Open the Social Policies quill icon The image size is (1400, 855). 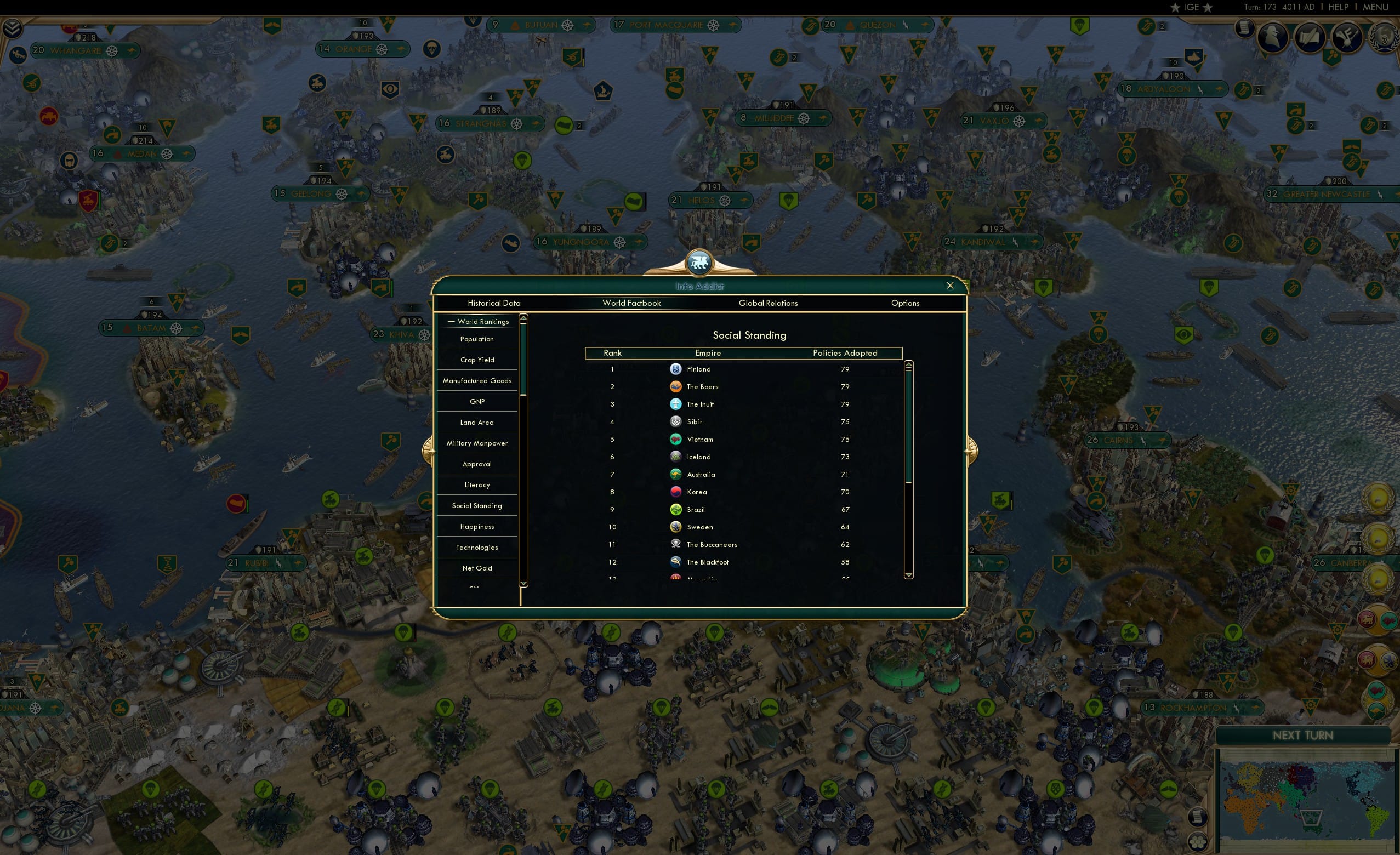1310,37
